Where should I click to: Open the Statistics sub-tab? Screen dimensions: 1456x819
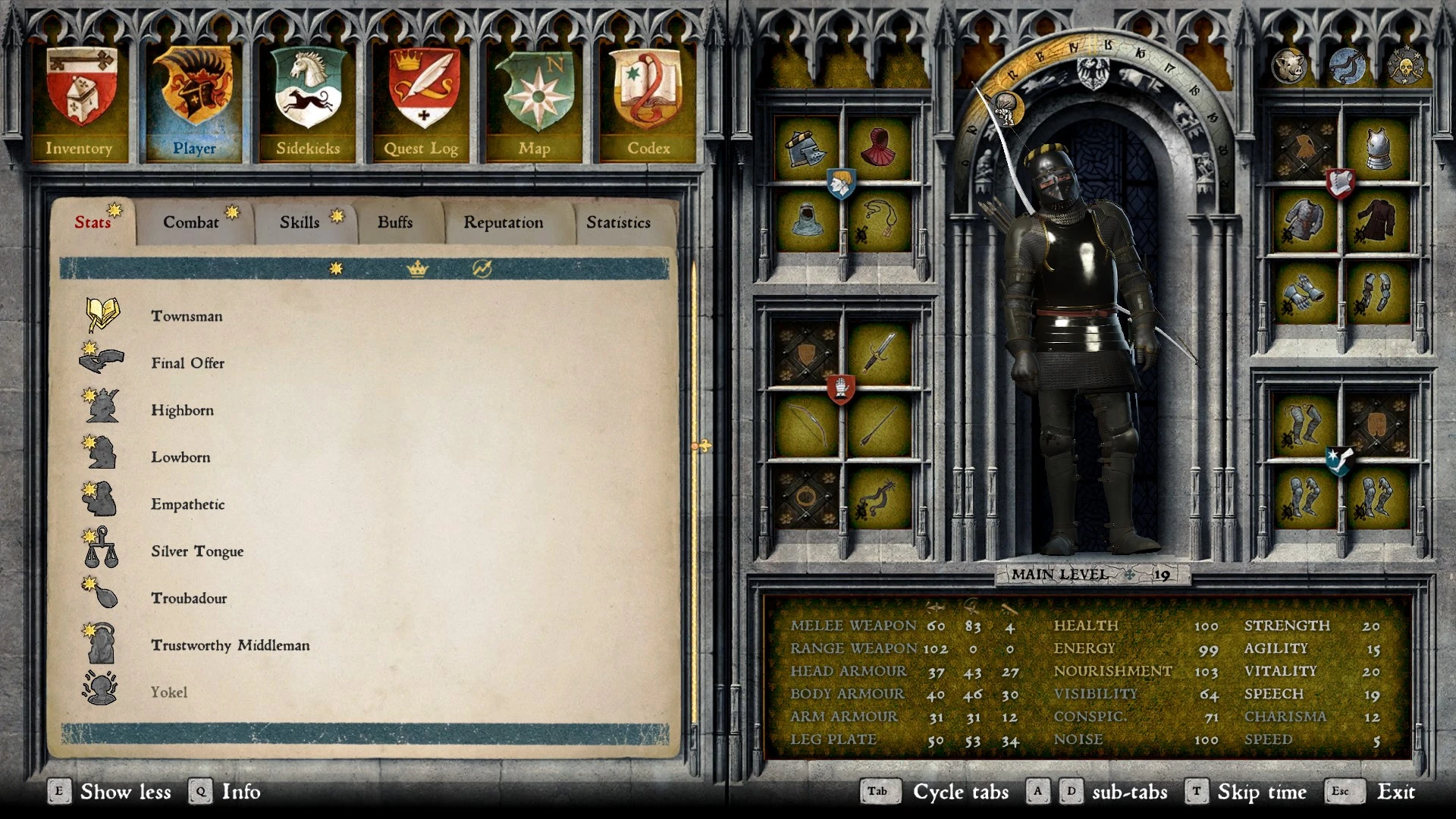[617, 221]
